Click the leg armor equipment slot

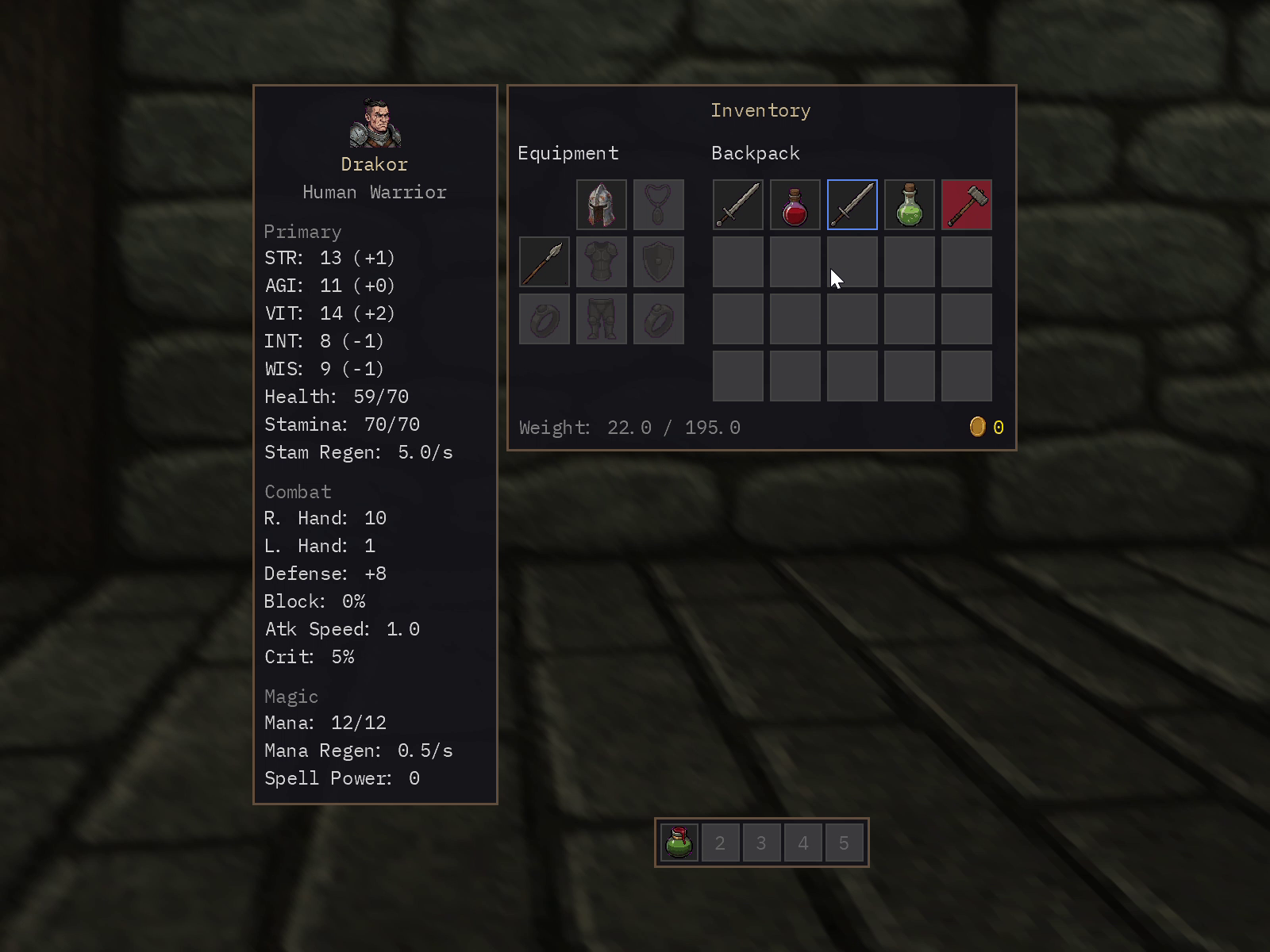click(x=601, y=318)
